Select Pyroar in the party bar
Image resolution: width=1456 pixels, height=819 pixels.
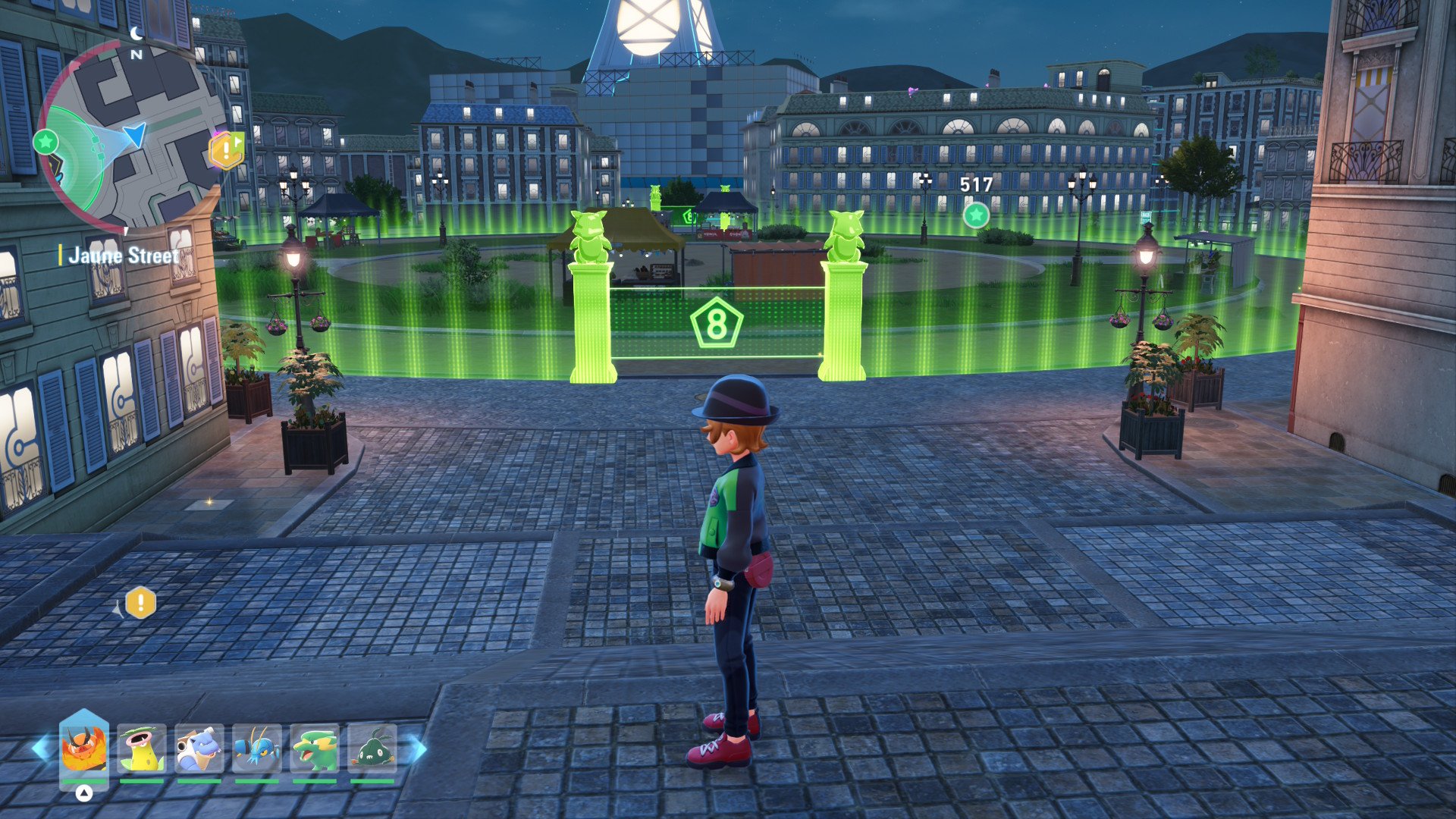pos(83,749)
